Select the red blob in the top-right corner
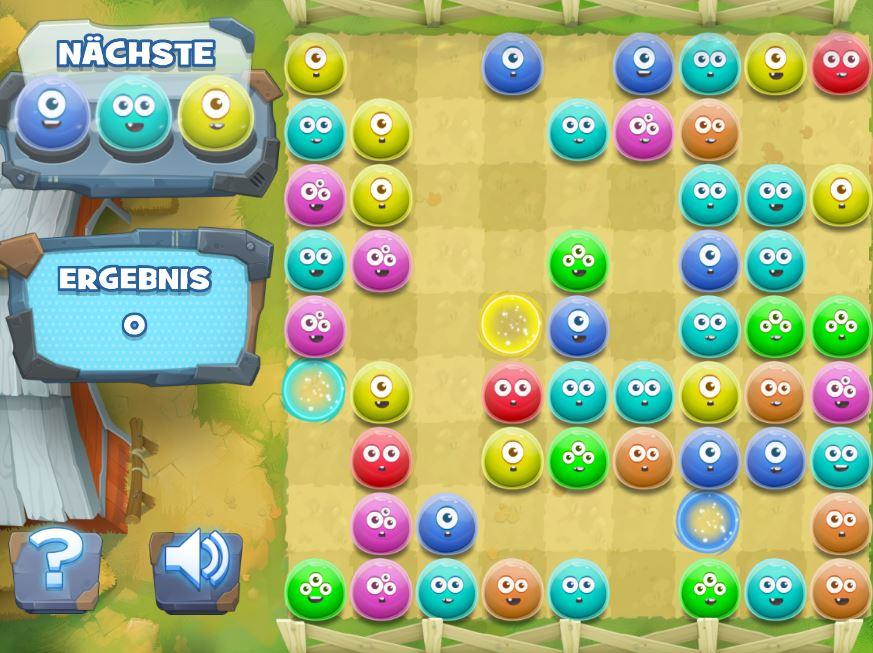873x653 pixels. pyautogui.click(x=841, y=64)
